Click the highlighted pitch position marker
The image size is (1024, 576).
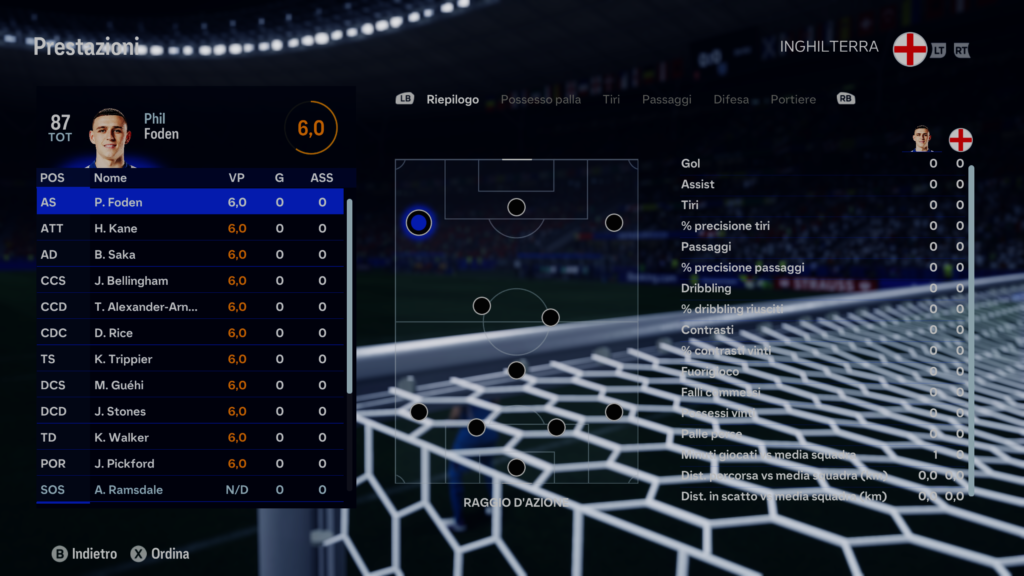click(x=419, y=222)
